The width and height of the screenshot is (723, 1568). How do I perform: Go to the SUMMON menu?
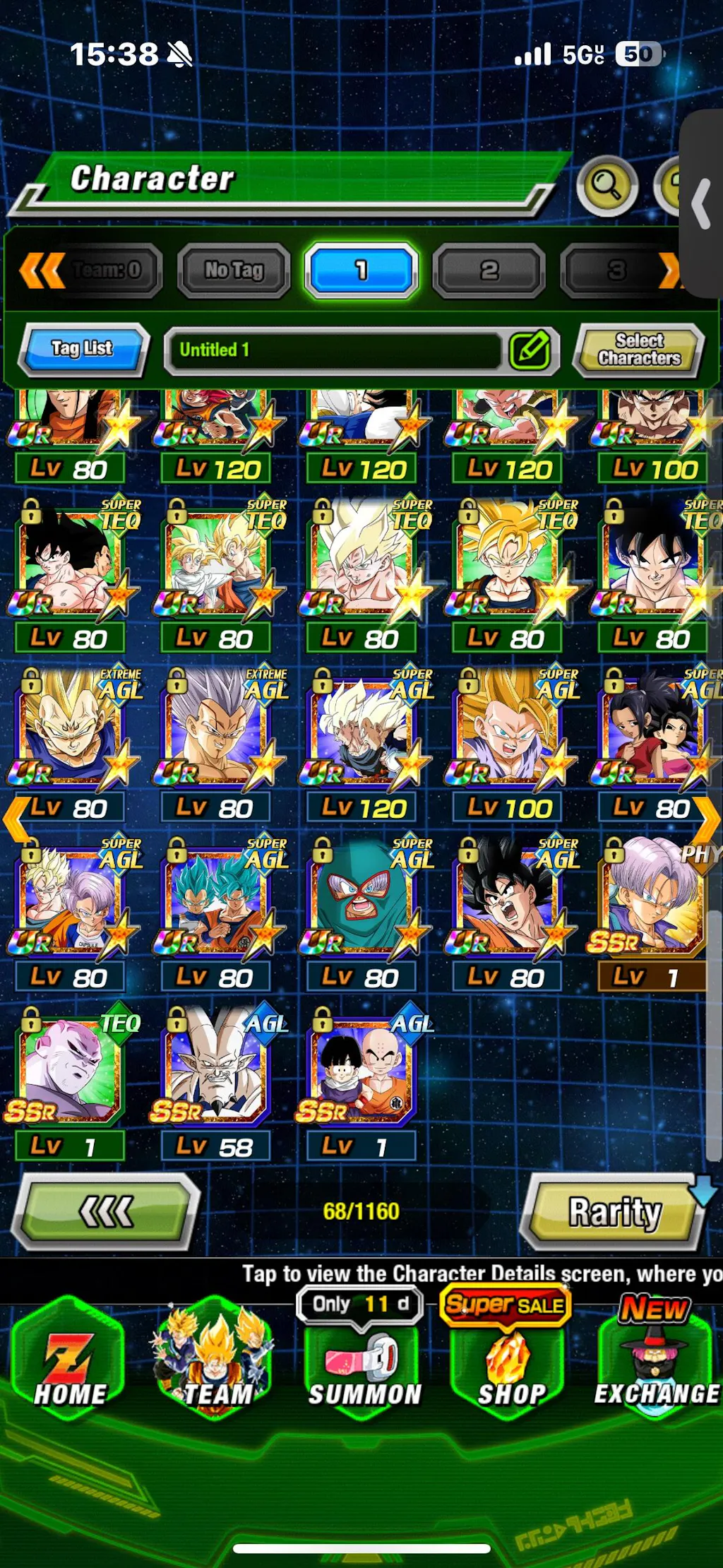point(364,1367)
